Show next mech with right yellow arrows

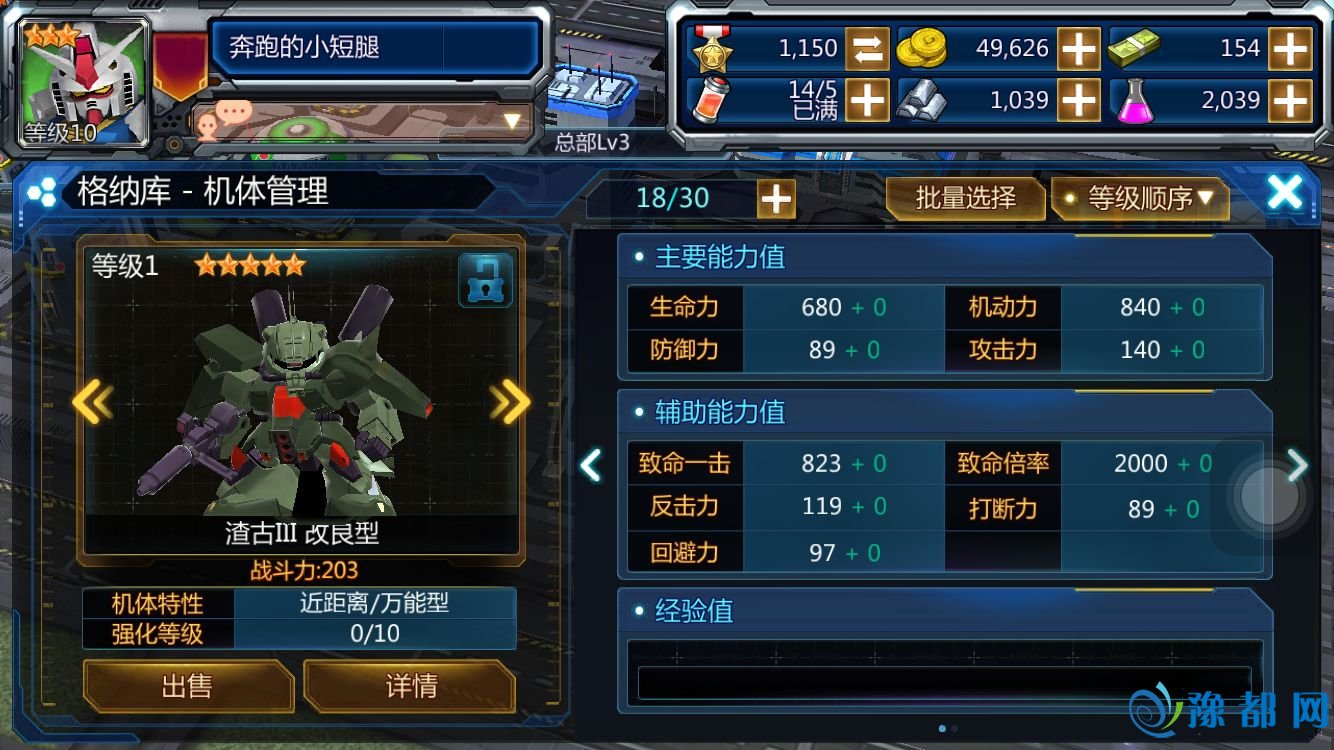(510, 402)
